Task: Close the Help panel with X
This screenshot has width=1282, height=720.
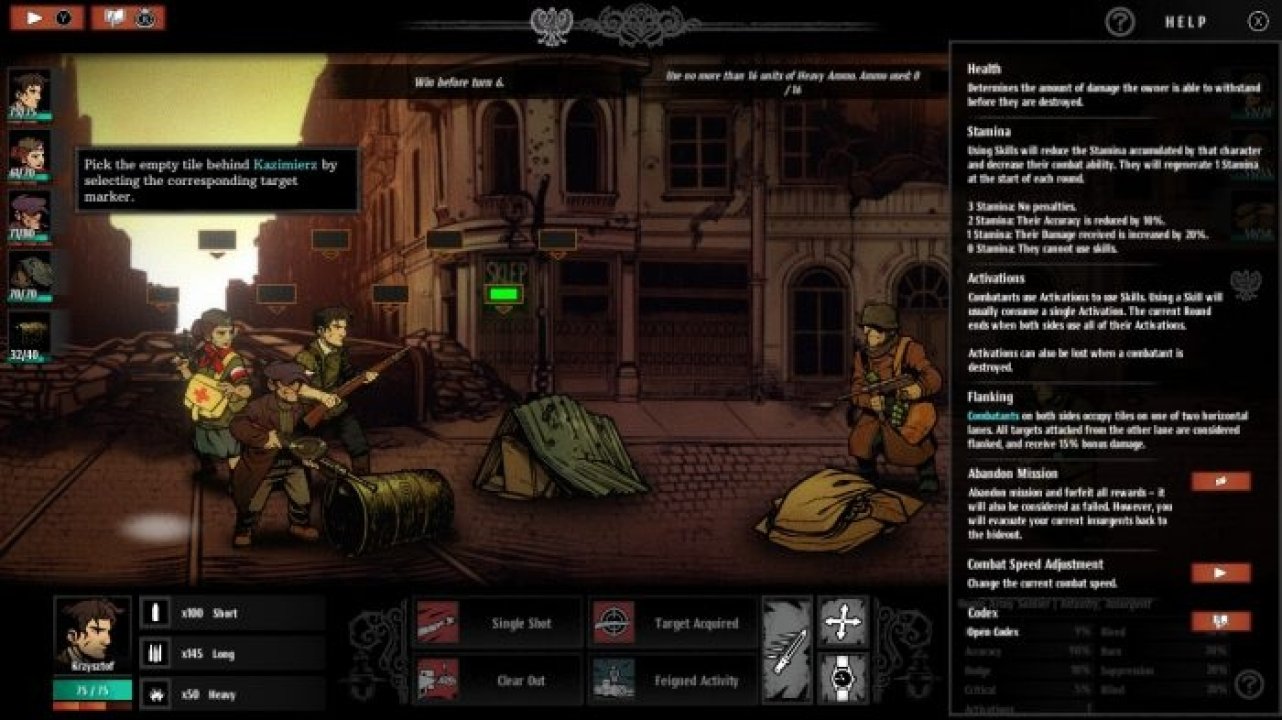Action: pyautogui.click(x=1257, y=21)
